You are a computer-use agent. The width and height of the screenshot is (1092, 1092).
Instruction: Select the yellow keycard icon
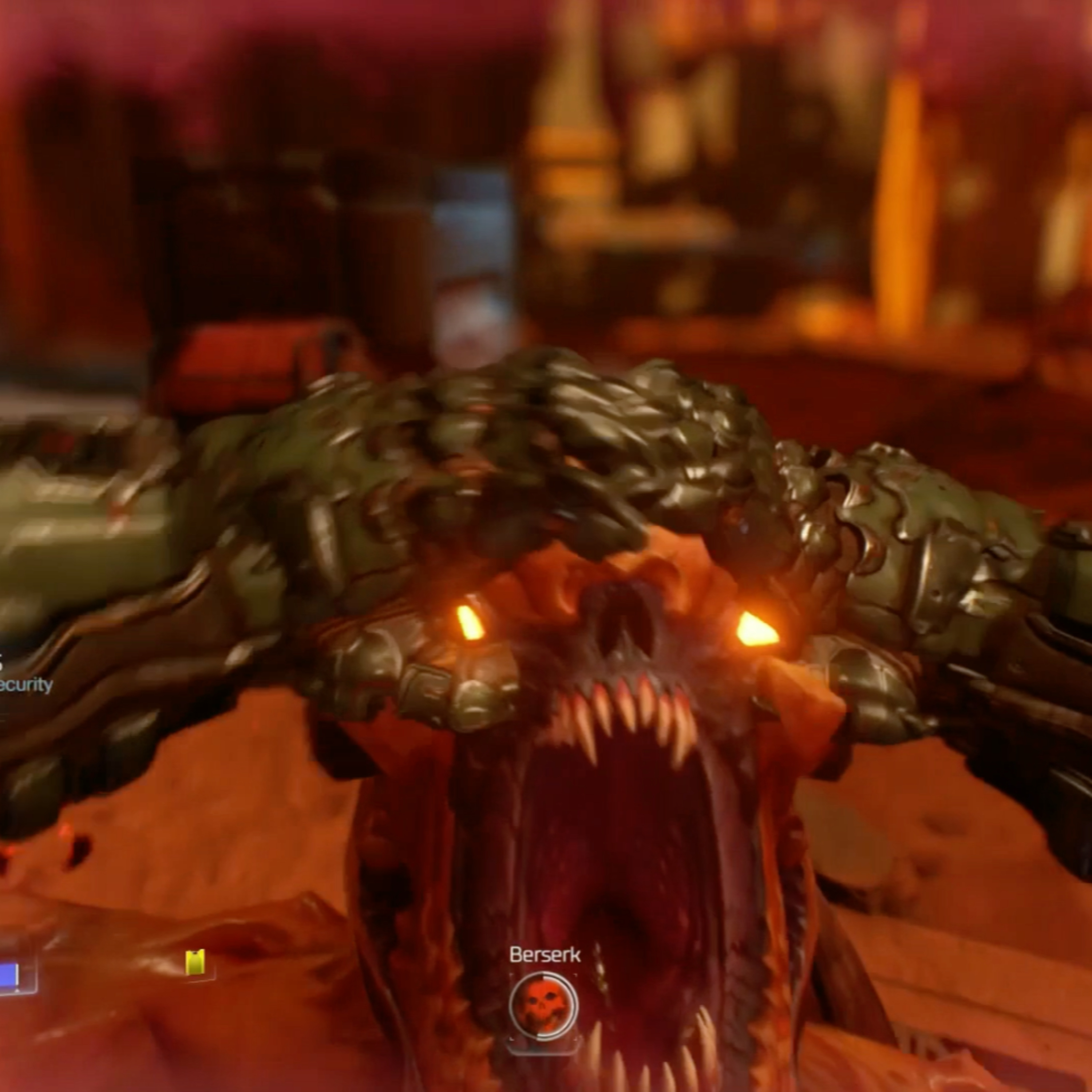coord(195,962)
